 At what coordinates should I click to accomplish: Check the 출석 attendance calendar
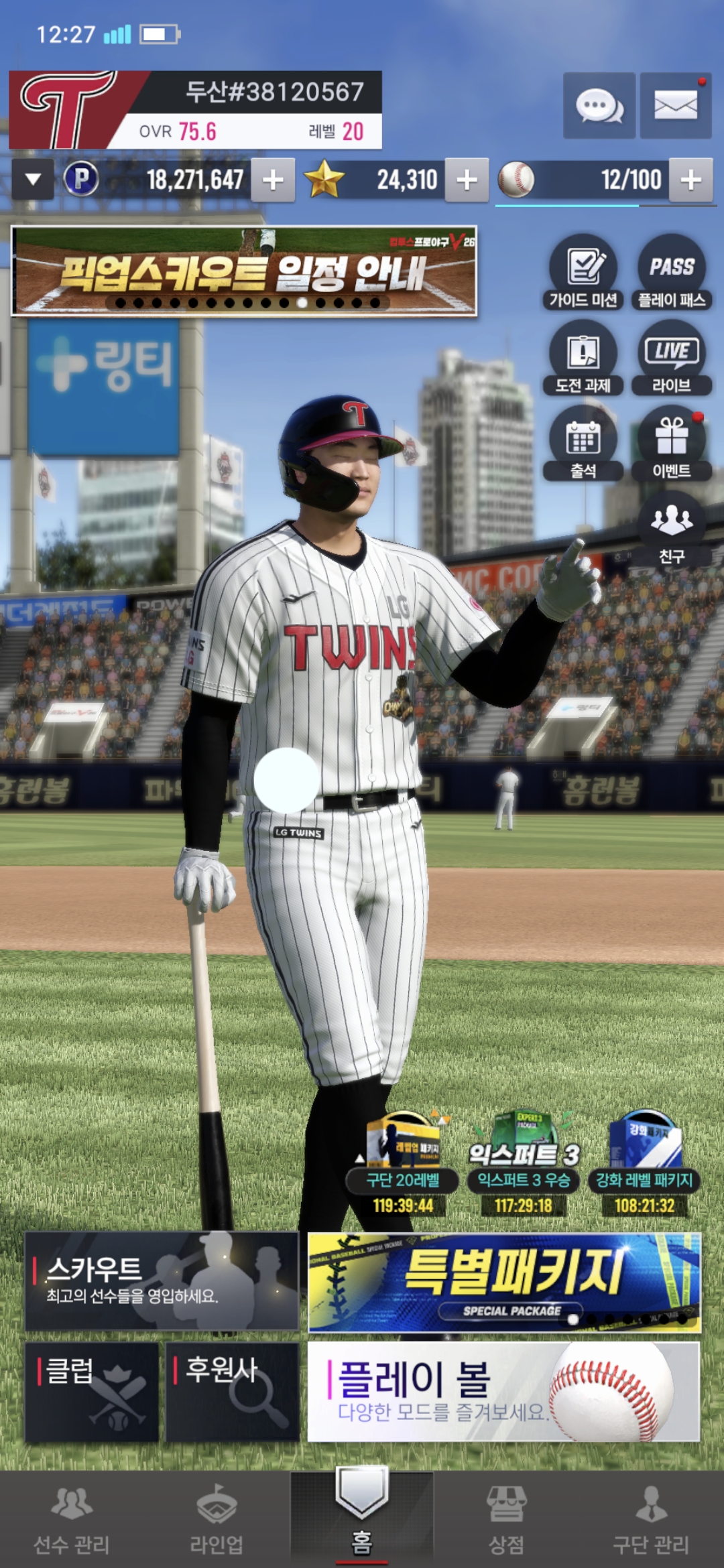[x=583, y=444]
